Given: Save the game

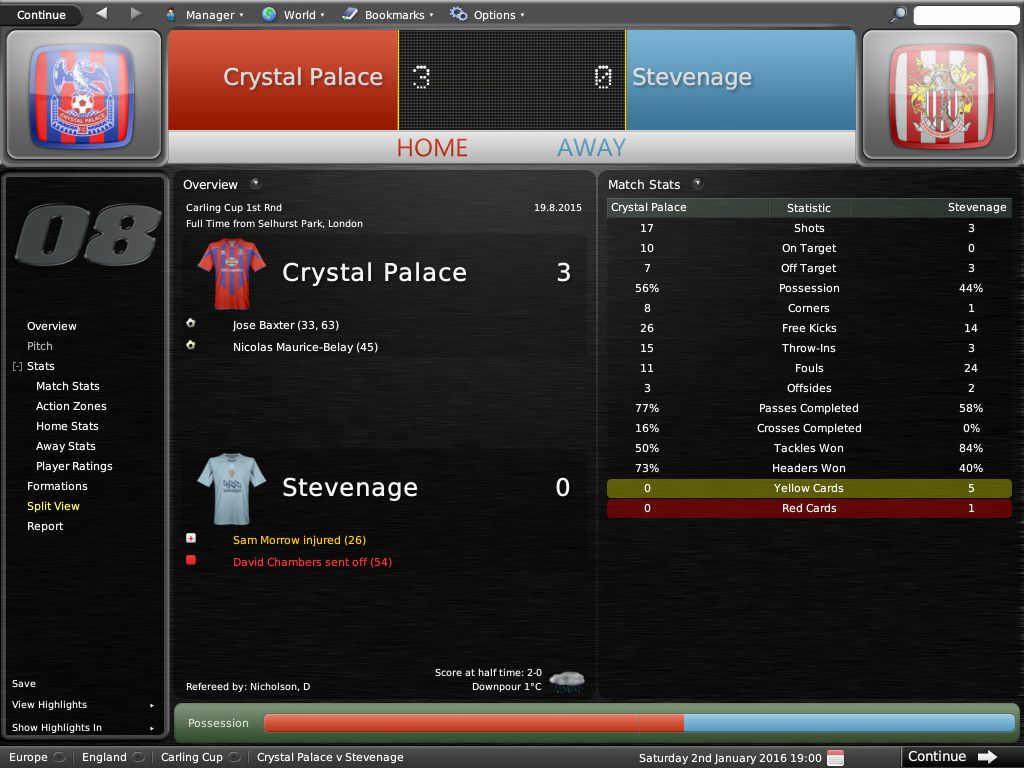Looking at the screenshot, I should (x=24, y=684).
